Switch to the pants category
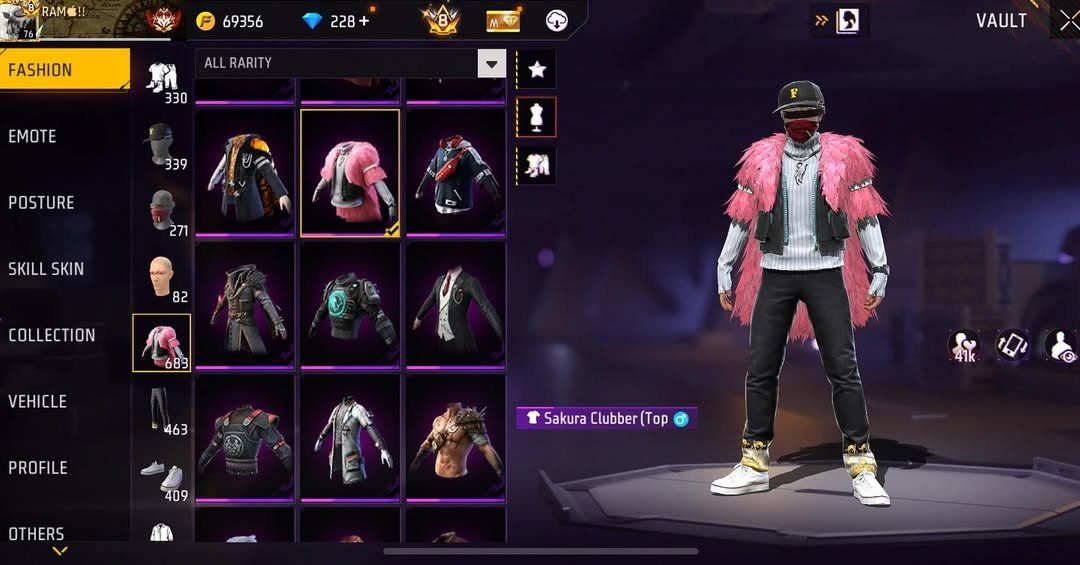The image size is (1080, 565). pyautogui.click(x=160, y=410)
